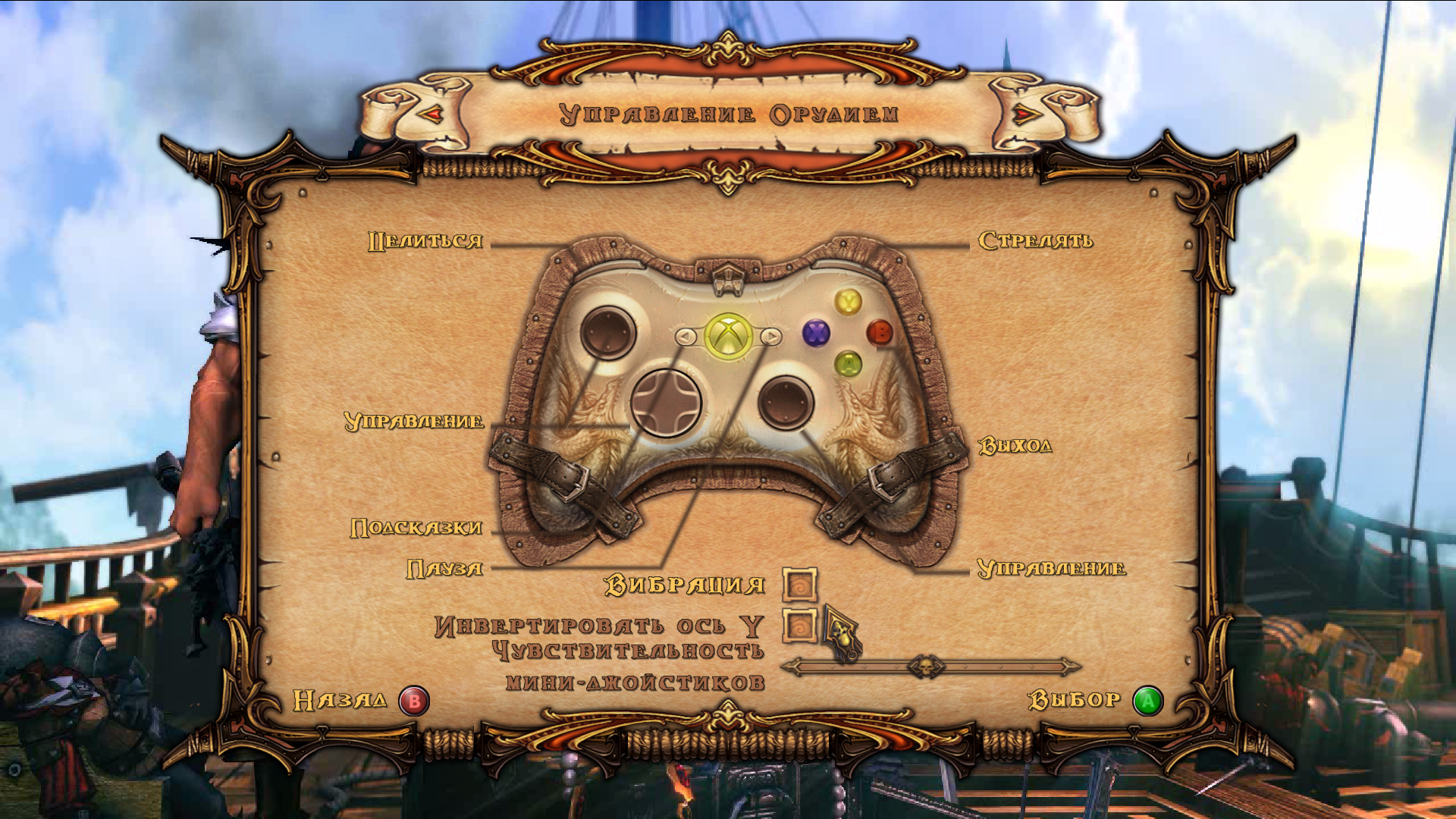Select the left analog stick
Image resolution: width=1456 pixels, height=819 pixels.
(x=607, y=334)
